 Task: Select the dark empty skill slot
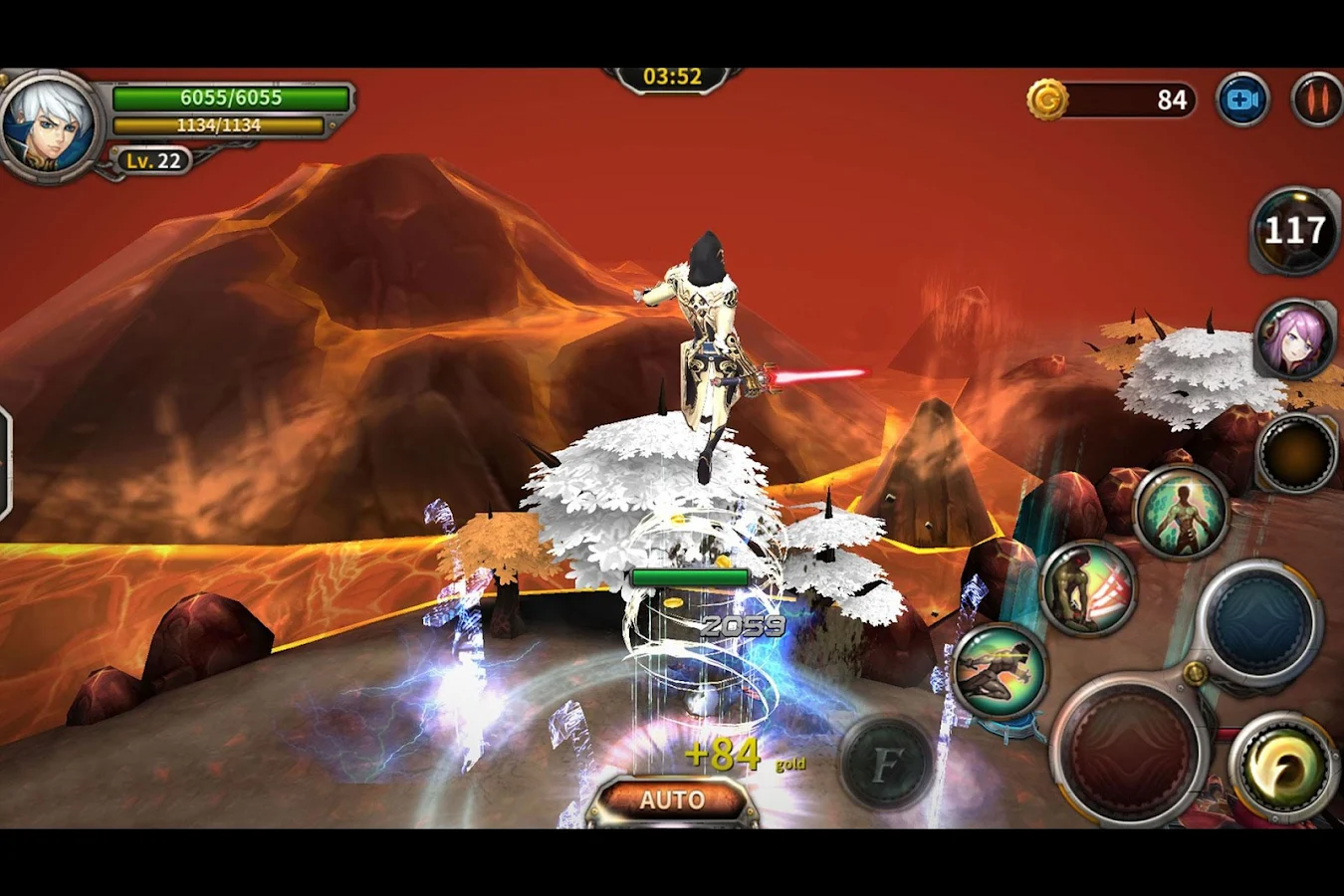(x=1296, y=454)
